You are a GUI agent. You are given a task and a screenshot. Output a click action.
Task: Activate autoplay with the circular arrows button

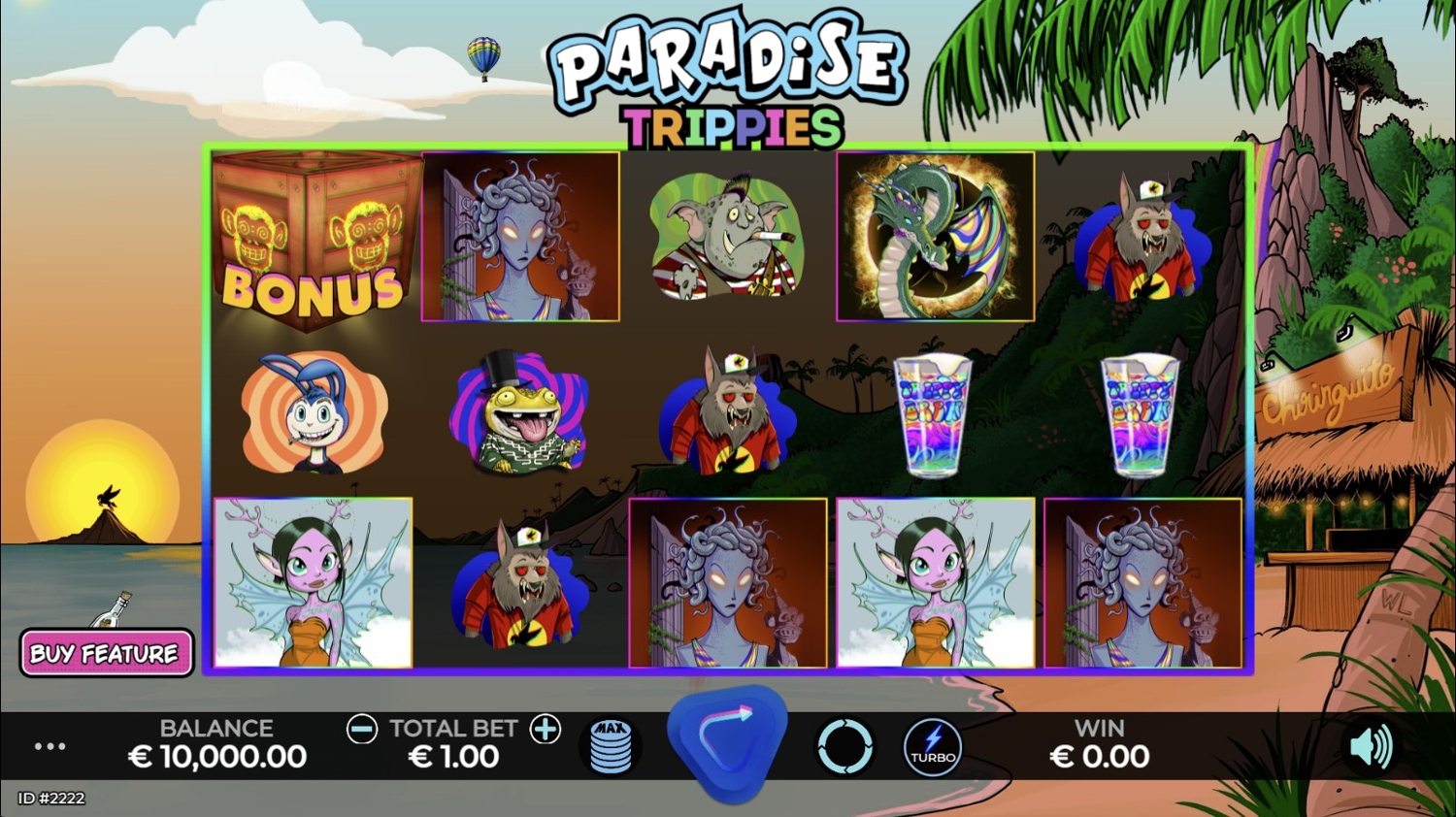844,746
